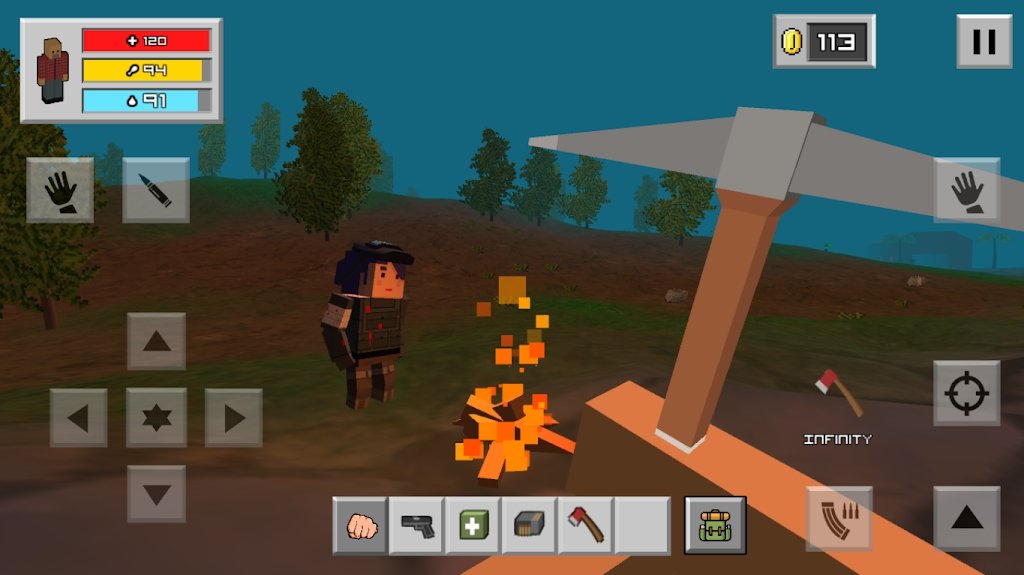
Task: Activate the crosshair aim button
Action: tap(966, 393)
